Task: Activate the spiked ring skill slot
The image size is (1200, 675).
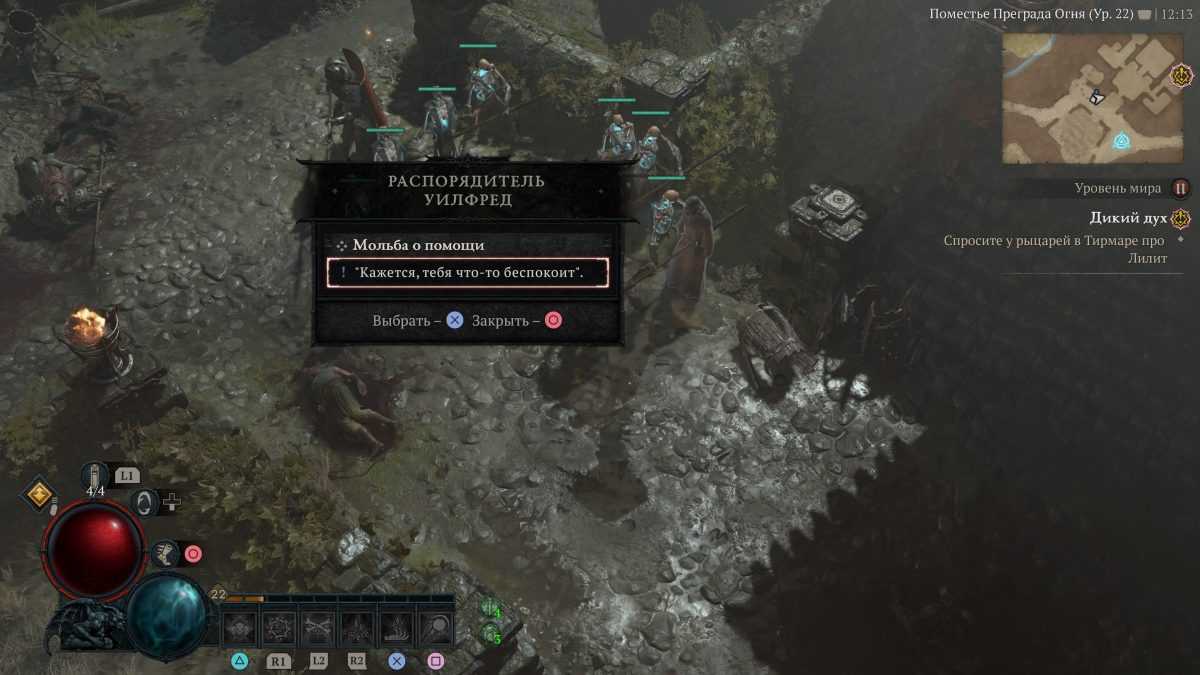Action: pos(279,628)
